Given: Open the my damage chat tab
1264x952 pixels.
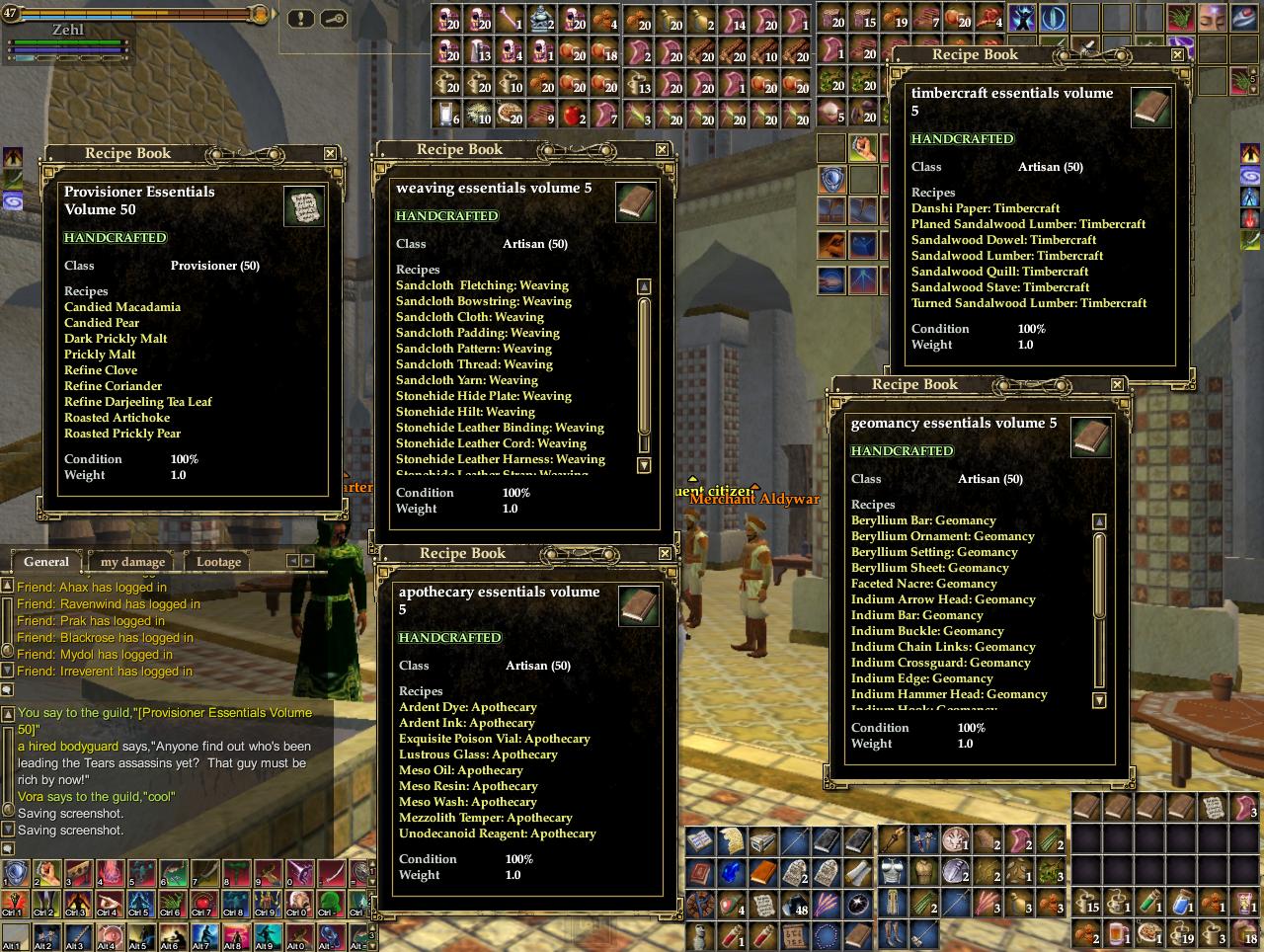Looking at the screenshot, I should (x=133, y=562).
